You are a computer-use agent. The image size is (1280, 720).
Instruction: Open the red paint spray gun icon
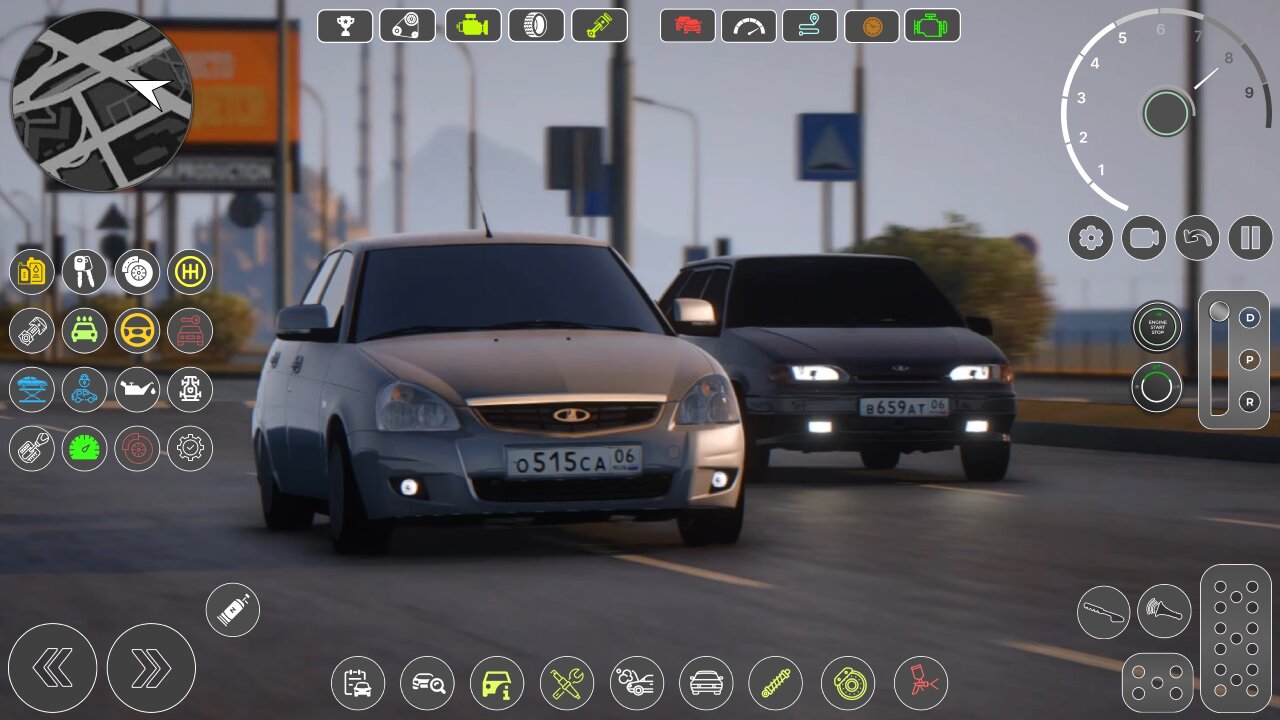pyautogui.click(x=920, y=684)
